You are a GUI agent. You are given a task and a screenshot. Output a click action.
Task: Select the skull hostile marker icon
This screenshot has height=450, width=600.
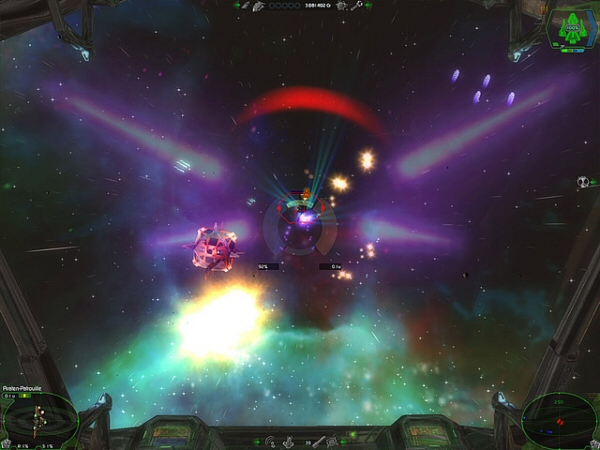tap(581, 182)
